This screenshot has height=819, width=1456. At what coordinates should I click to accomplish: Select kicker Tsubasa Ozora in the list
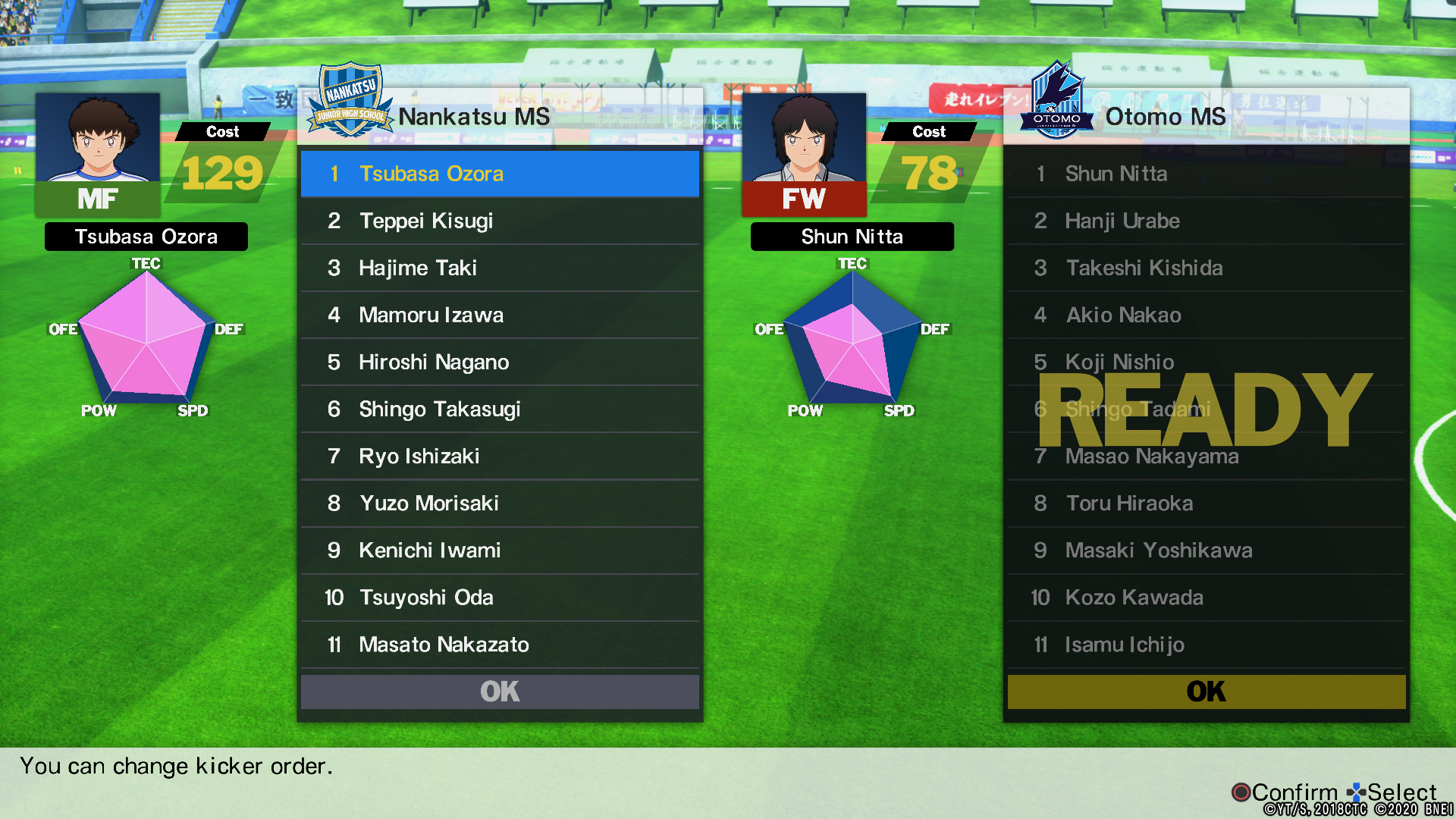tap(500, 174)
